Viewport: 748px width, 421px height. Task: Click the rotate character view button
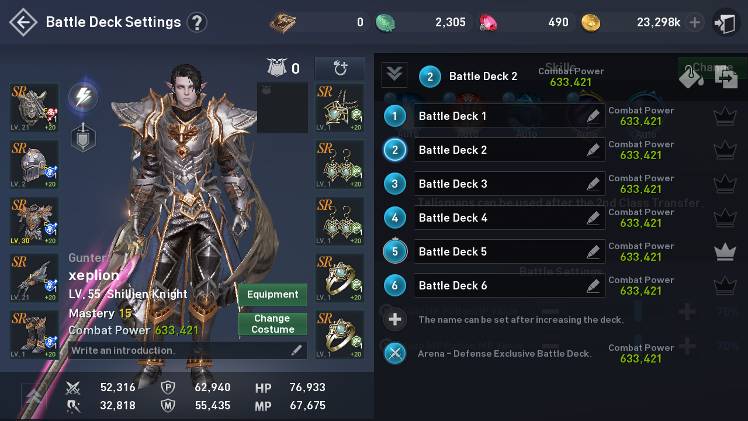pyautogui.click(x=340, y=68)
